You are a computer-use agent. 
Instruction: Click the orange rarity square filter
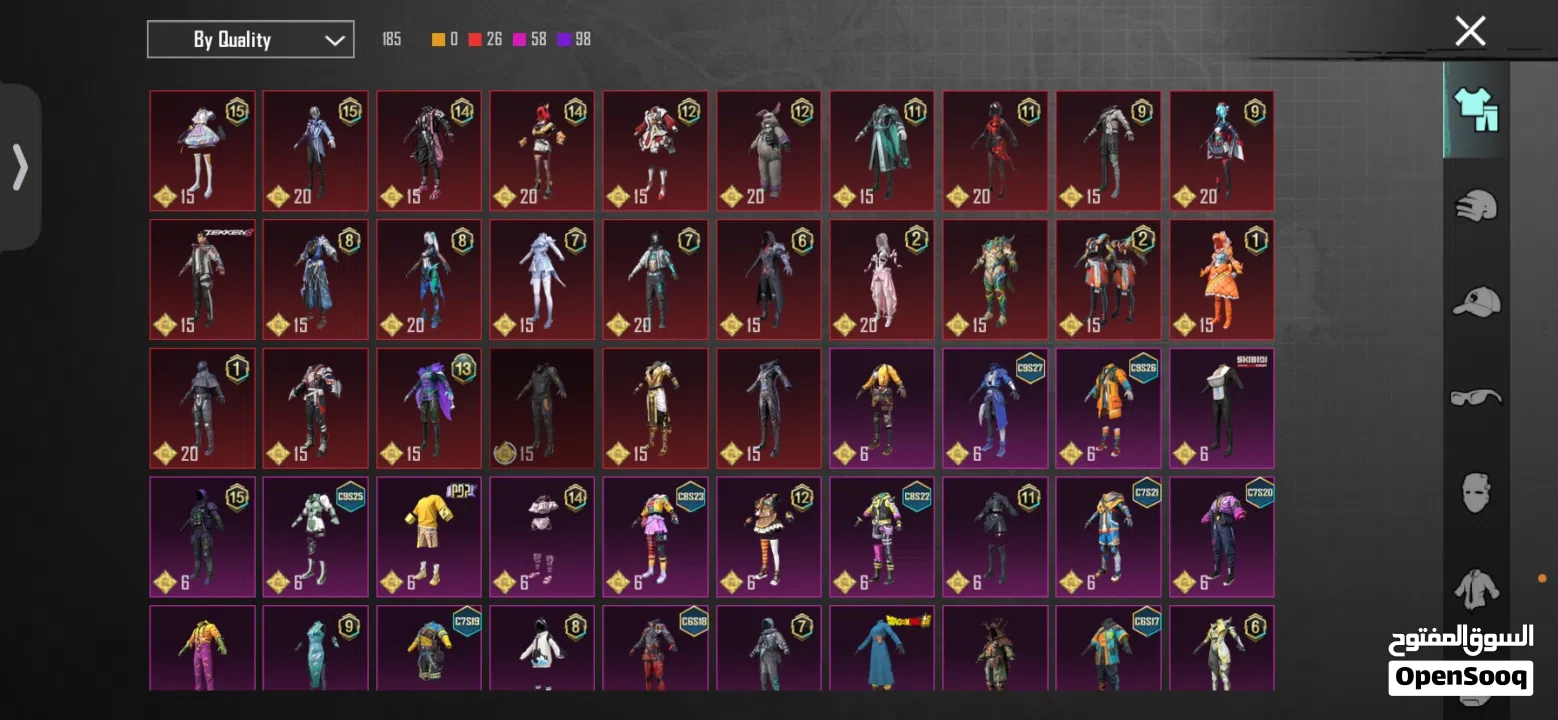click(x=437, y=39)
